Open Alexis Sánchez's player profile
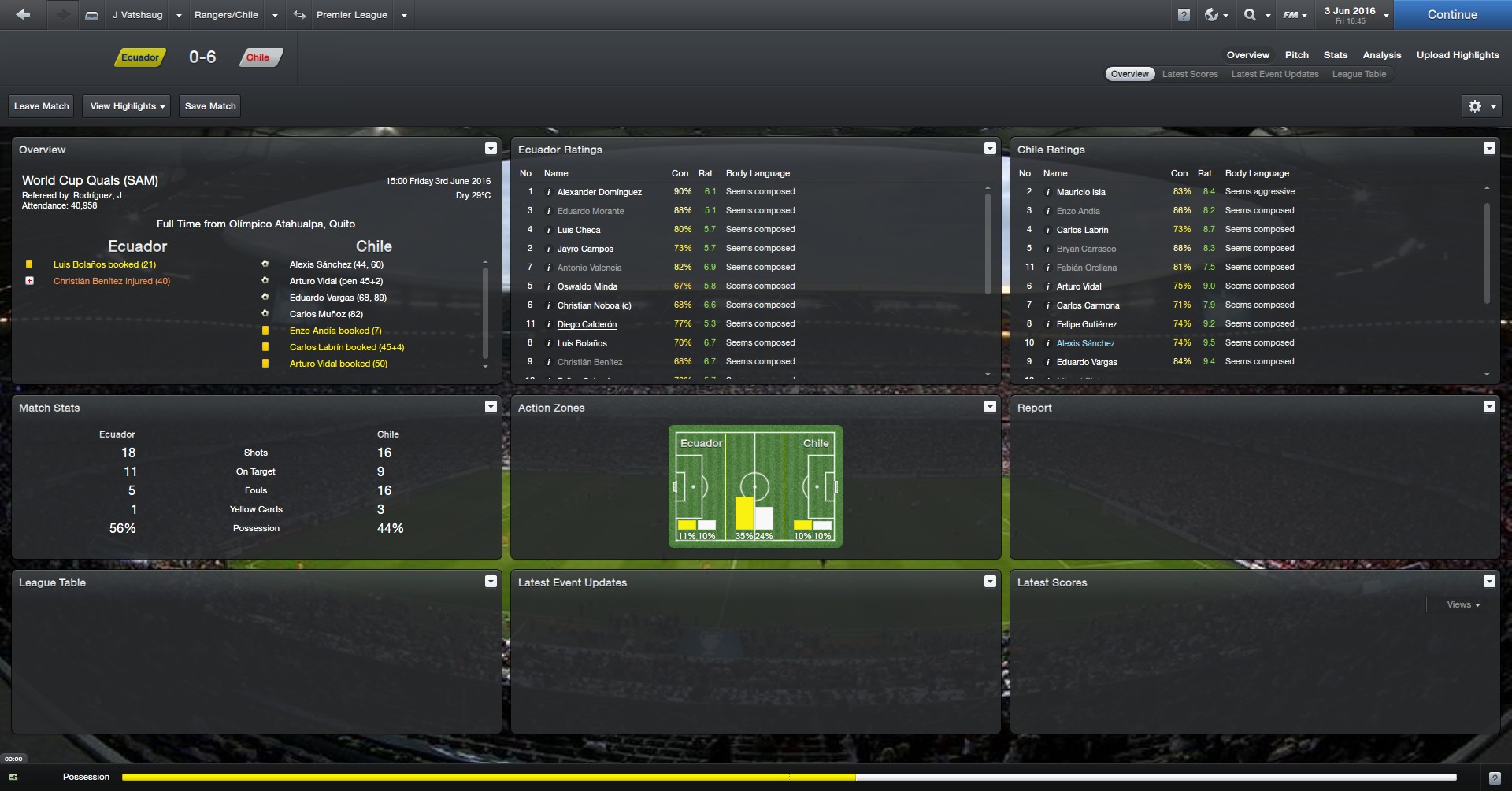This screenshot has height=791, width=1512. point(1085,343)
